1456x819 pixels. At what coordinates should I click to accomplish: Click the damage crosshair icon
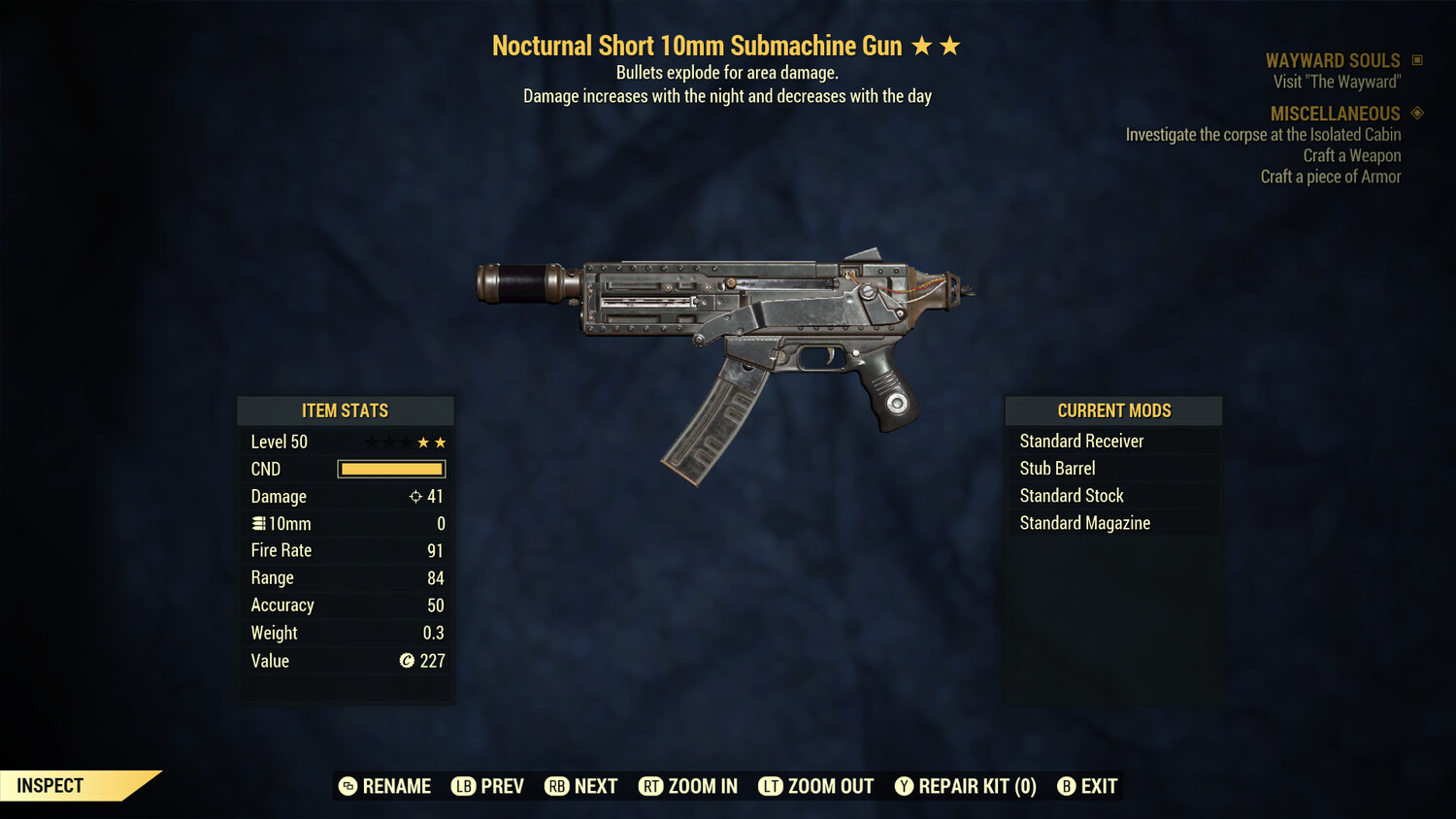(415, 496)
